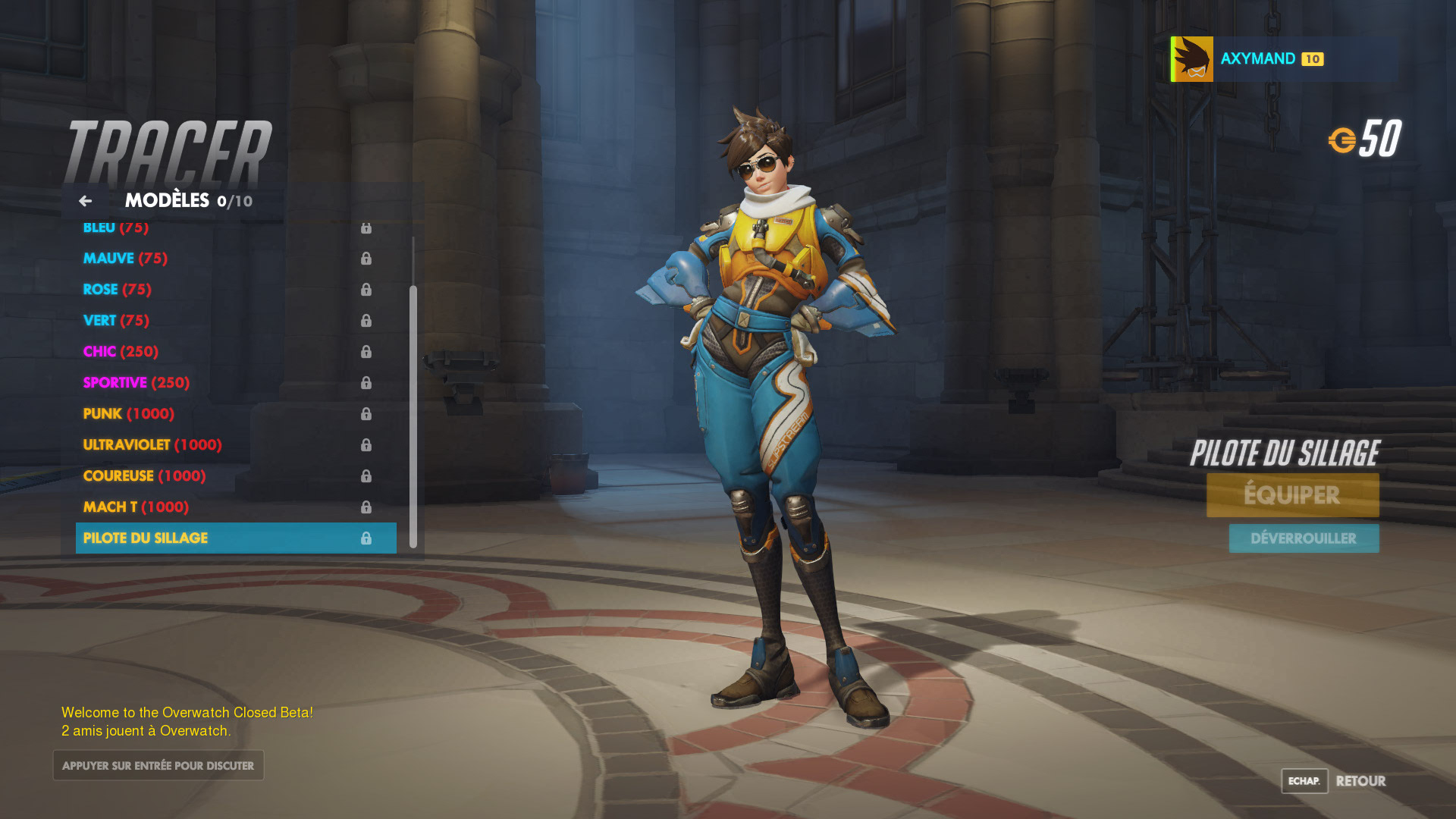Choose the Coureuse skin
1456x819 pixels.
144,476
